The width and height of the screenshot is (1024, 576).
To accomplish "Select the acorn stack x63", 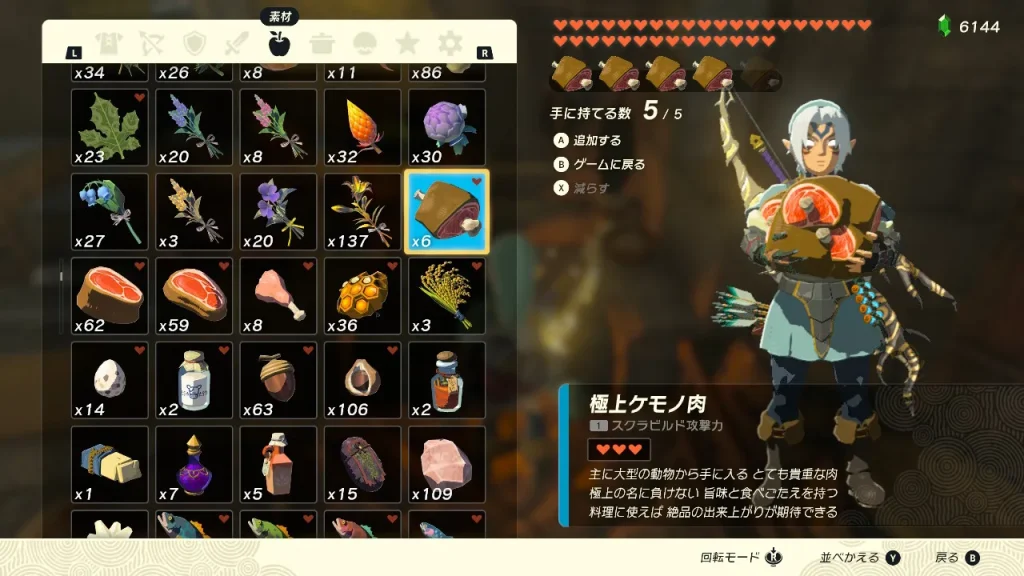I will [x=278, y=379].
